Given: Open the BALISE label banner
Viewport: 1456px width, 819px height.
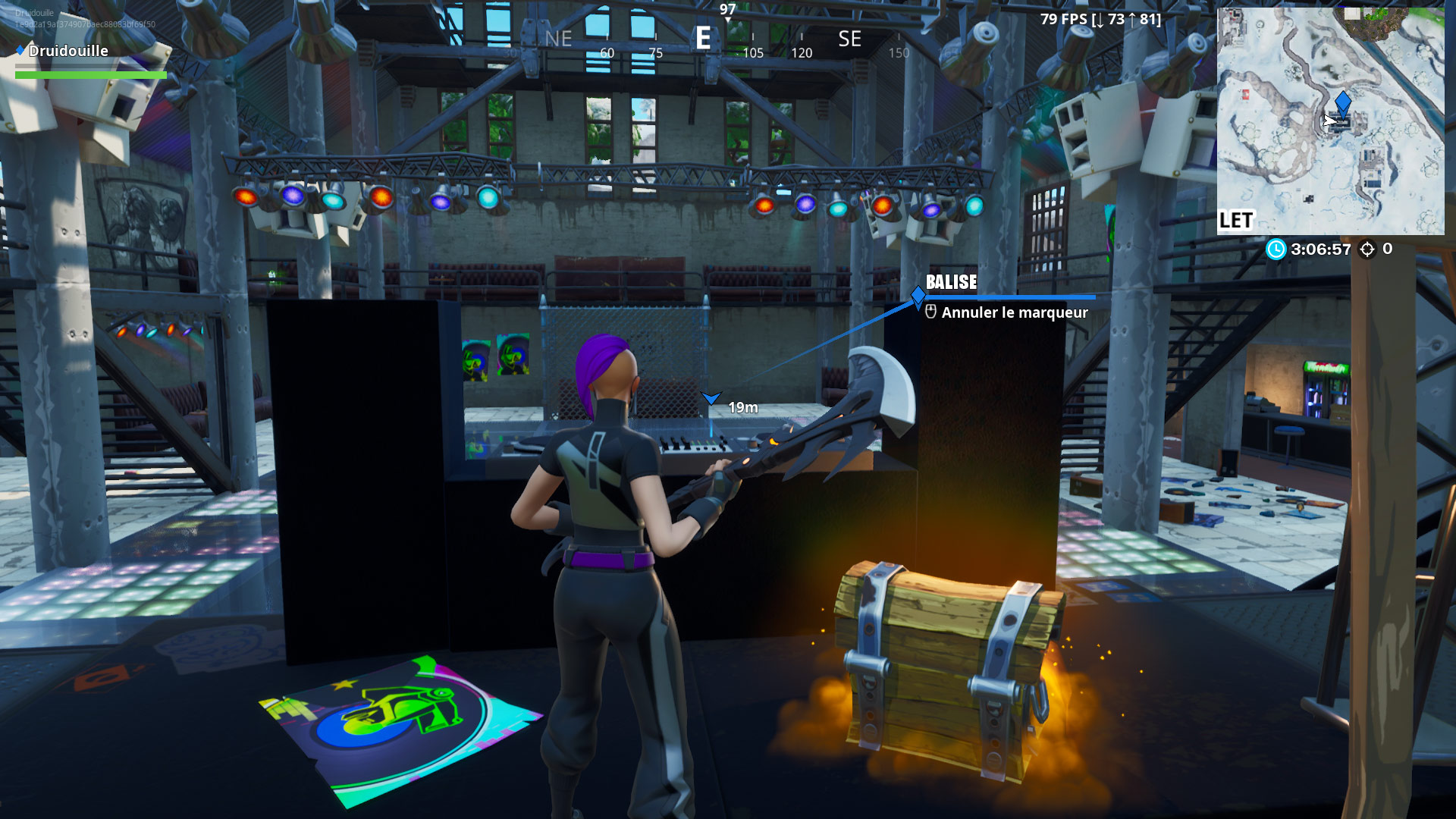Looking at the screenshot, I should pyautogui.click(x=952, y=282).
